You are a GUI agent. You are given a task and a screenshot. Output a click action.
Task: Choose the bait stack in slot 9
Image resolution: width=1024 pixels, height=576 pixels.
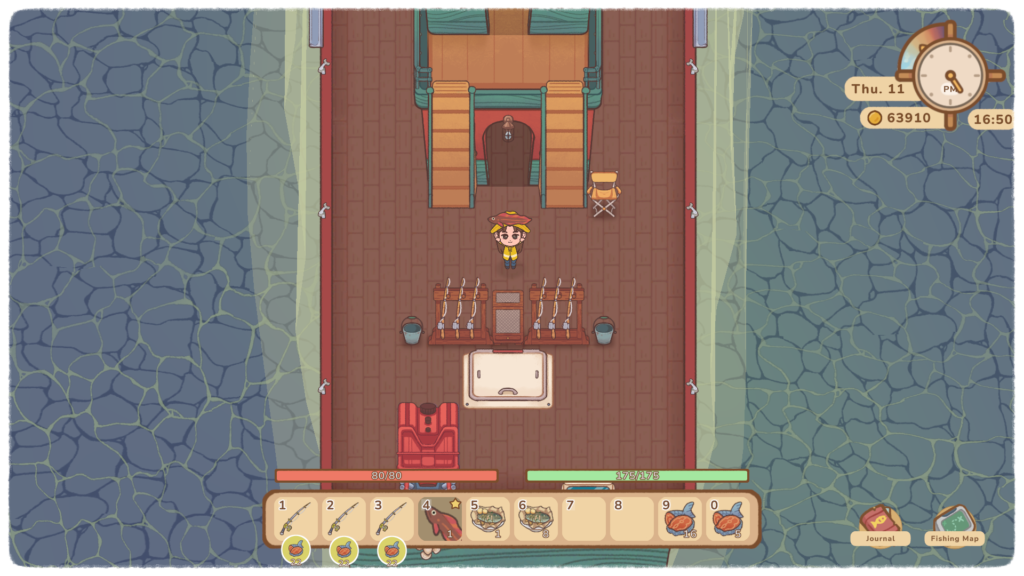pyautogui.click(x=680, y=519)
